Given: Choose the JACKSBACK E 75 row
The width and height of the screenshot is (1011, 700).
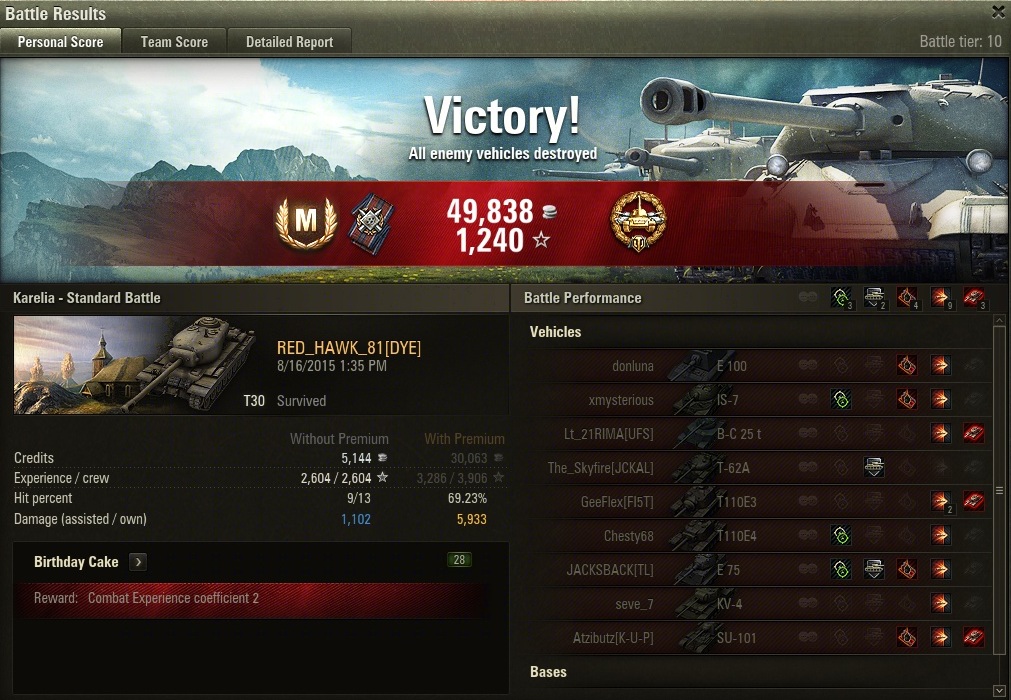Looking at the screenshot, I should point(760,570).
